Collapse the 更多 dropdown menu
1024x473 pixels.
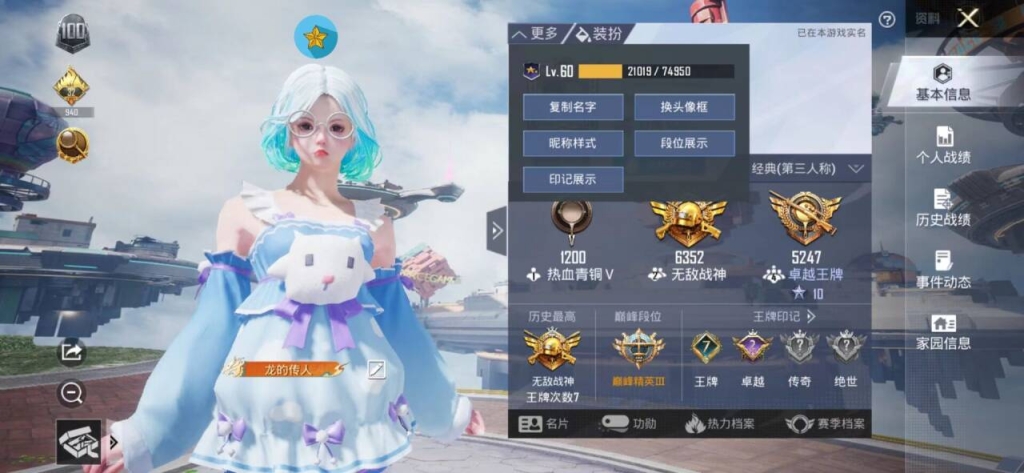click(x=536, y=34)
